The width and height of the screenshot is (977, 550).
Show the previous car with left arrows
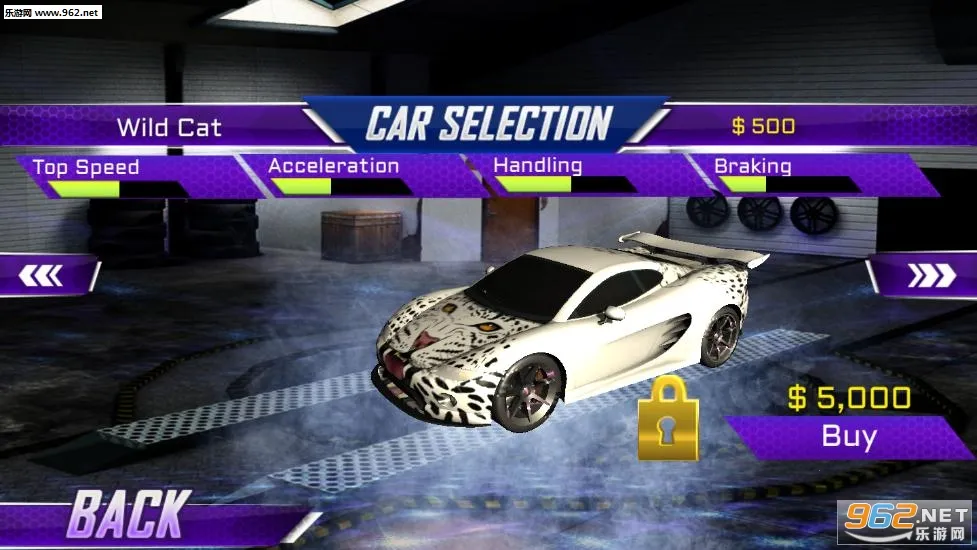click(x=43, y=275)
